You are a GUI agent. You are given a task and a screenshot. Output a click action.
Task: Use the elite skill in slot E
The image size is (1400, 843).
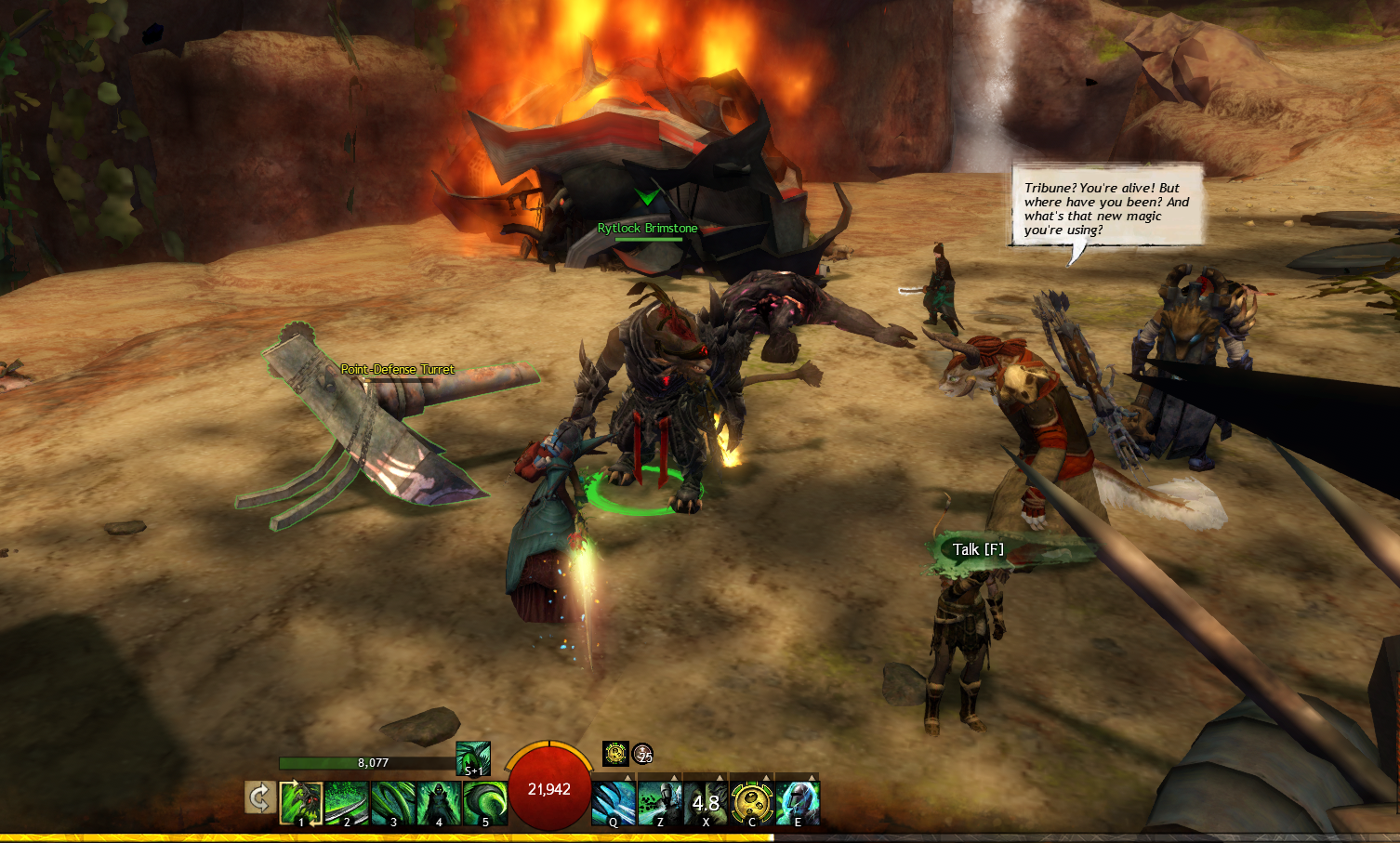[x=798, y=803]
